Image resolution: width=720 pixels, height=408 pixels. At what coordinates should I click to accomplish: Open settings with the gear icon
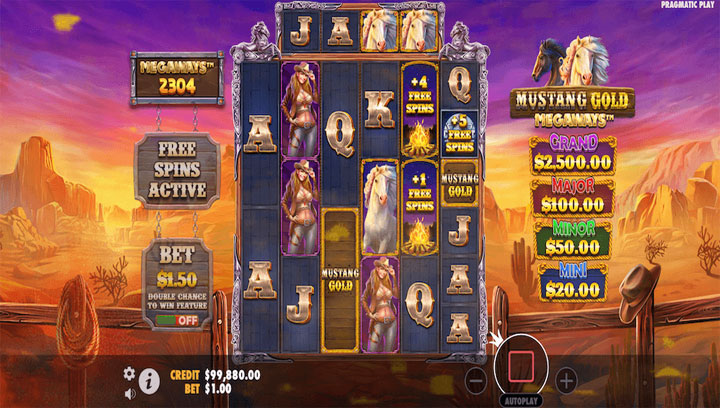pyautogui.click(x=129, y=373)
